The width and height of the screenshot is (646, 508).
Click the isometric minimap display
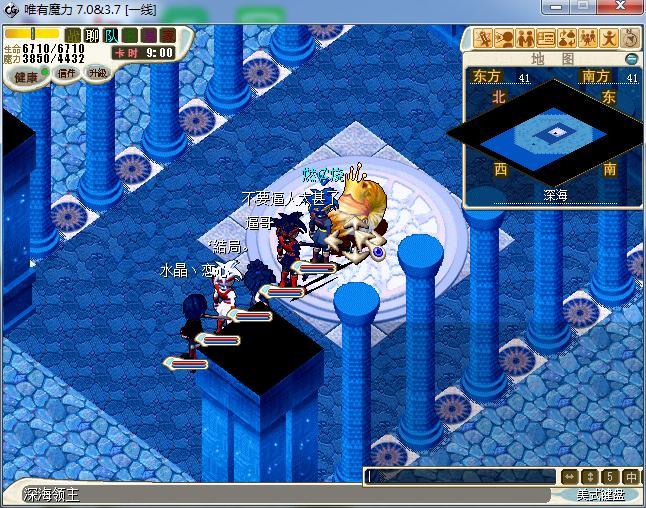tap(553, 133)
